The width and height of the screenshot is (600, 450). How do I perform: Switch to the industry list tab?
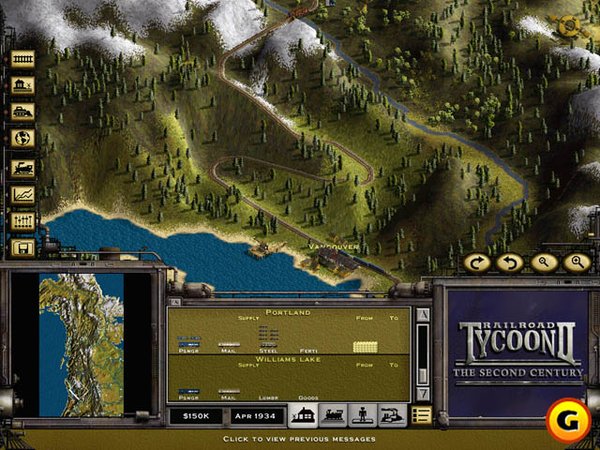[x=391, y=415]
